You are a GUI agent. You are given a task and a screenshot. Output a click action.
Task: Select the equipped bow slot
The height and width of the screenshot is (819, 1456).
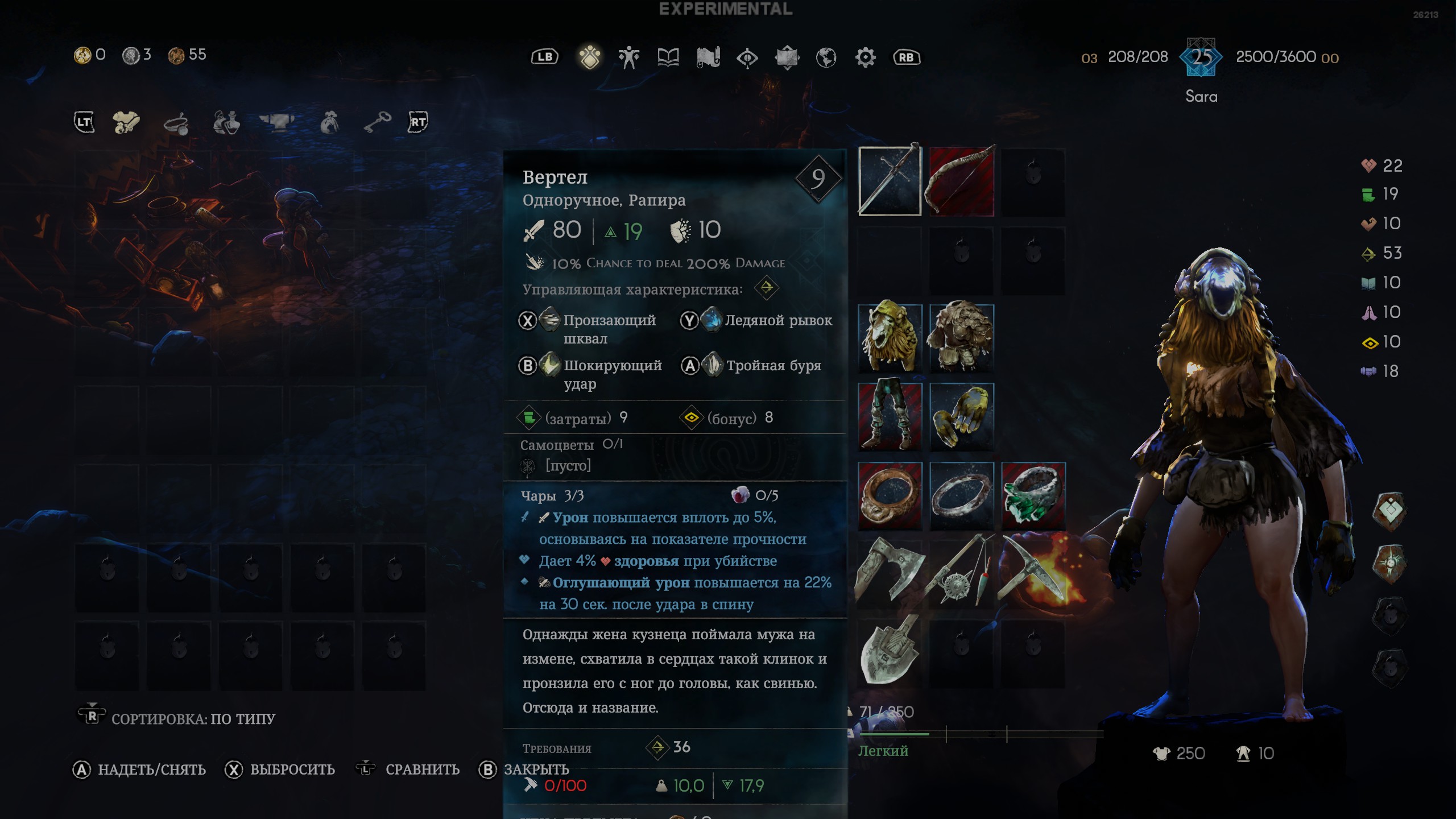pyautogui.click(x=961, y=181)
